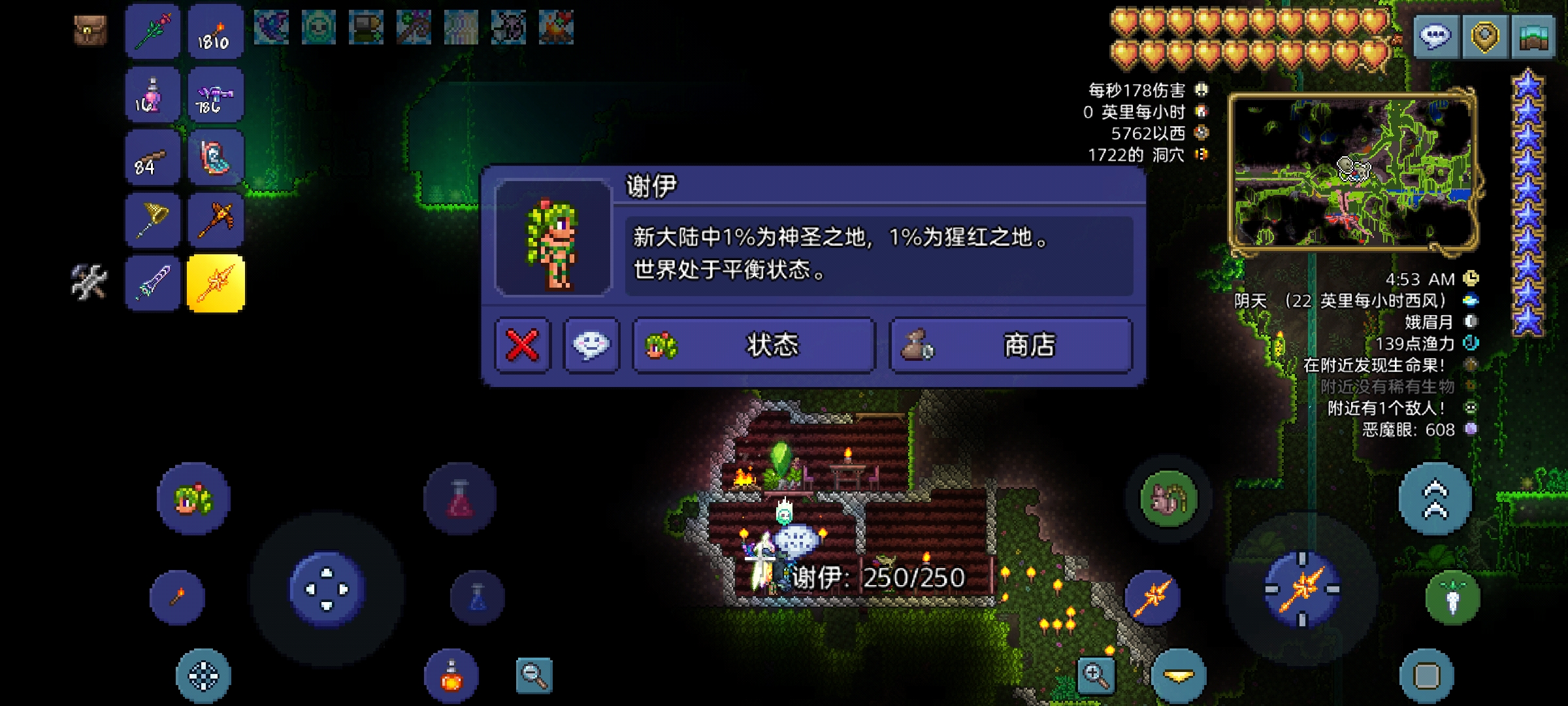Tap the smiley happiness button in dialog
1568x706 pixels.
pos(591,346)
